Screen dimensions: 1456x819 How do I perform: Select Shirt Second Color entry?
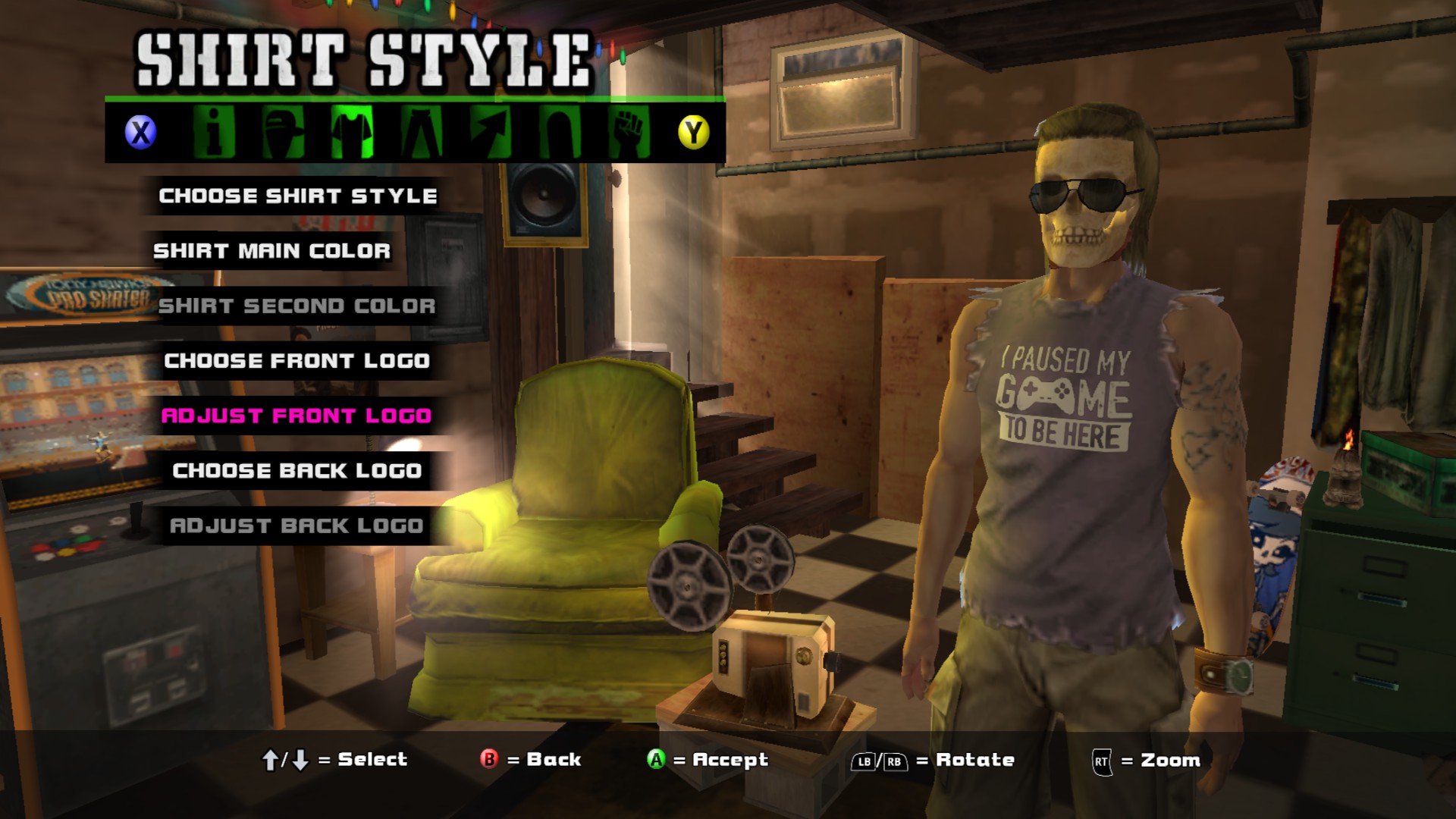tap(297, 306)
